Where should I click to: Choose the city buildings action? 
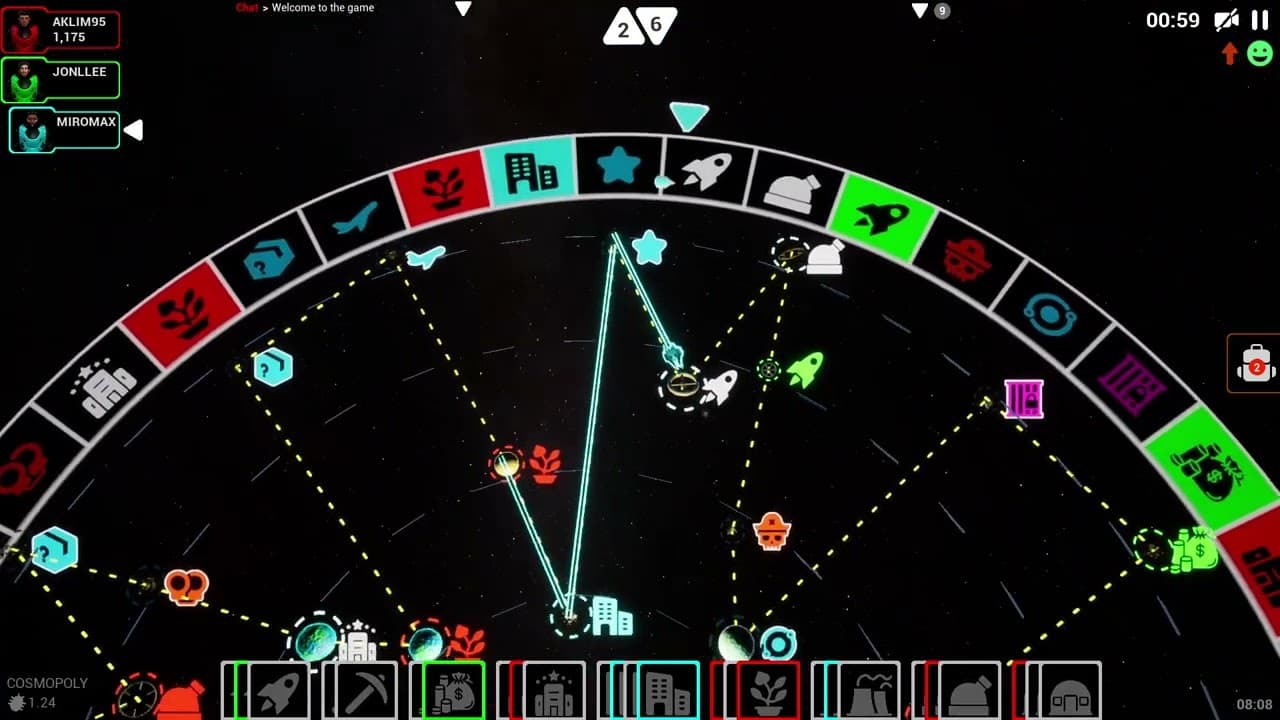point(666,690)
